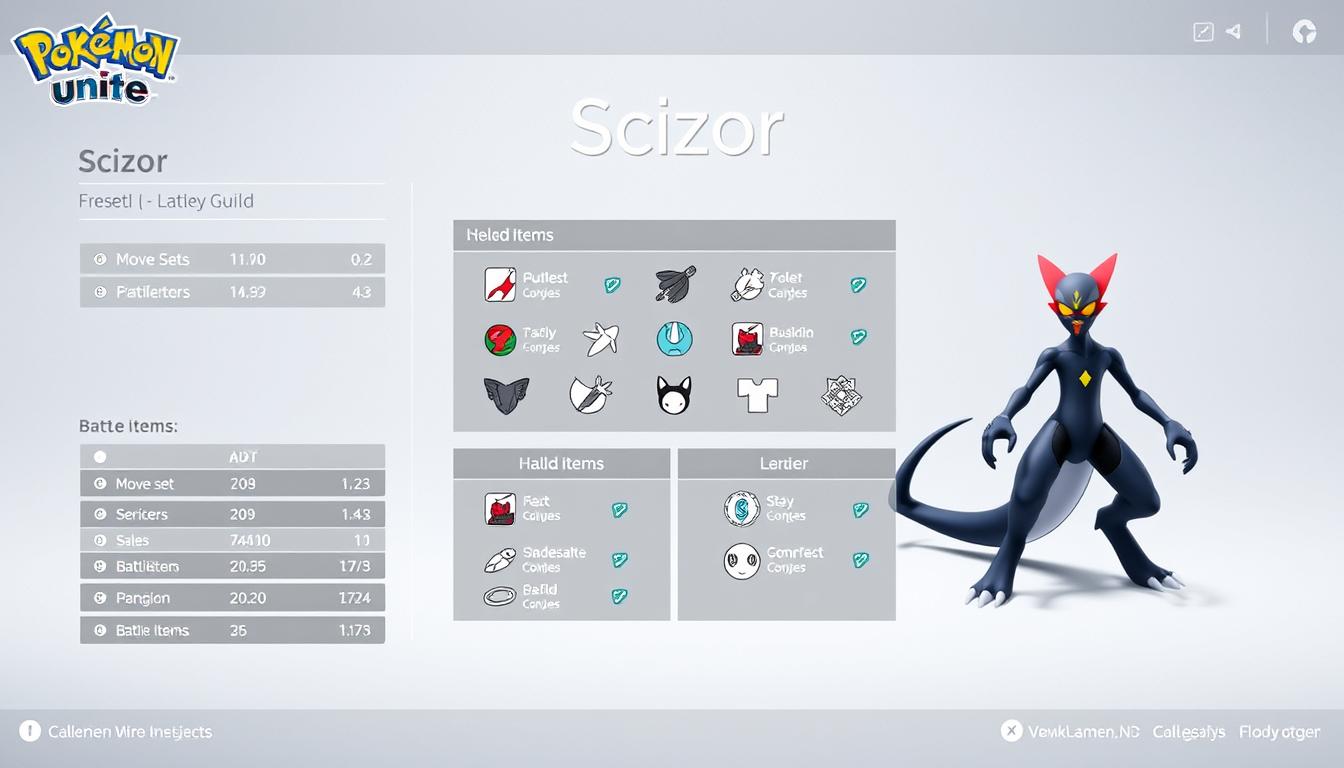This screenshot has width=1344, height=768.
Task: Toggle the check badge beside Buskin Cookies
Action: 857,339
